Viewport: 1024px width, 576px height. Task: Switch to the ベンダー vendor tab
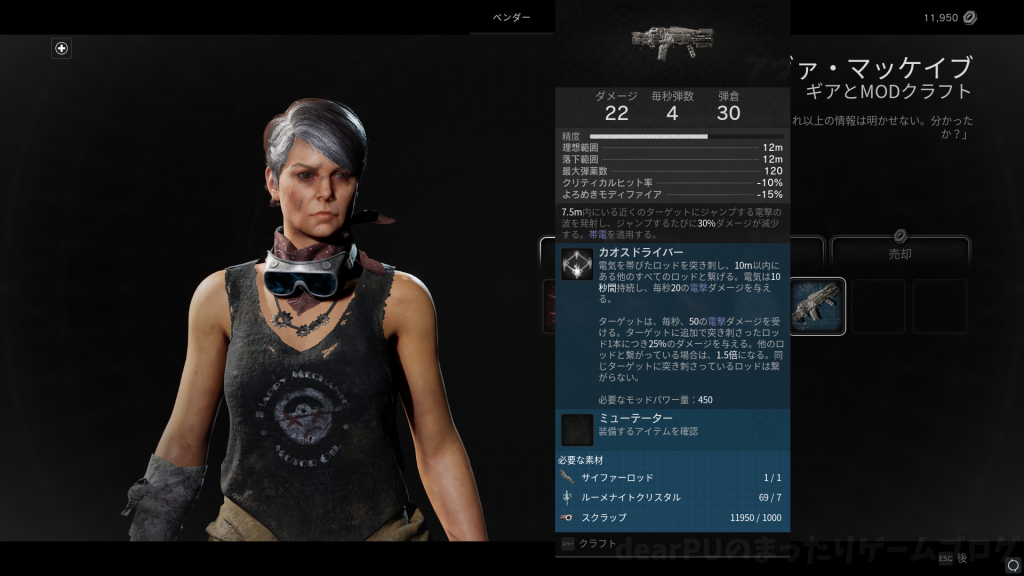coord(512,18)
